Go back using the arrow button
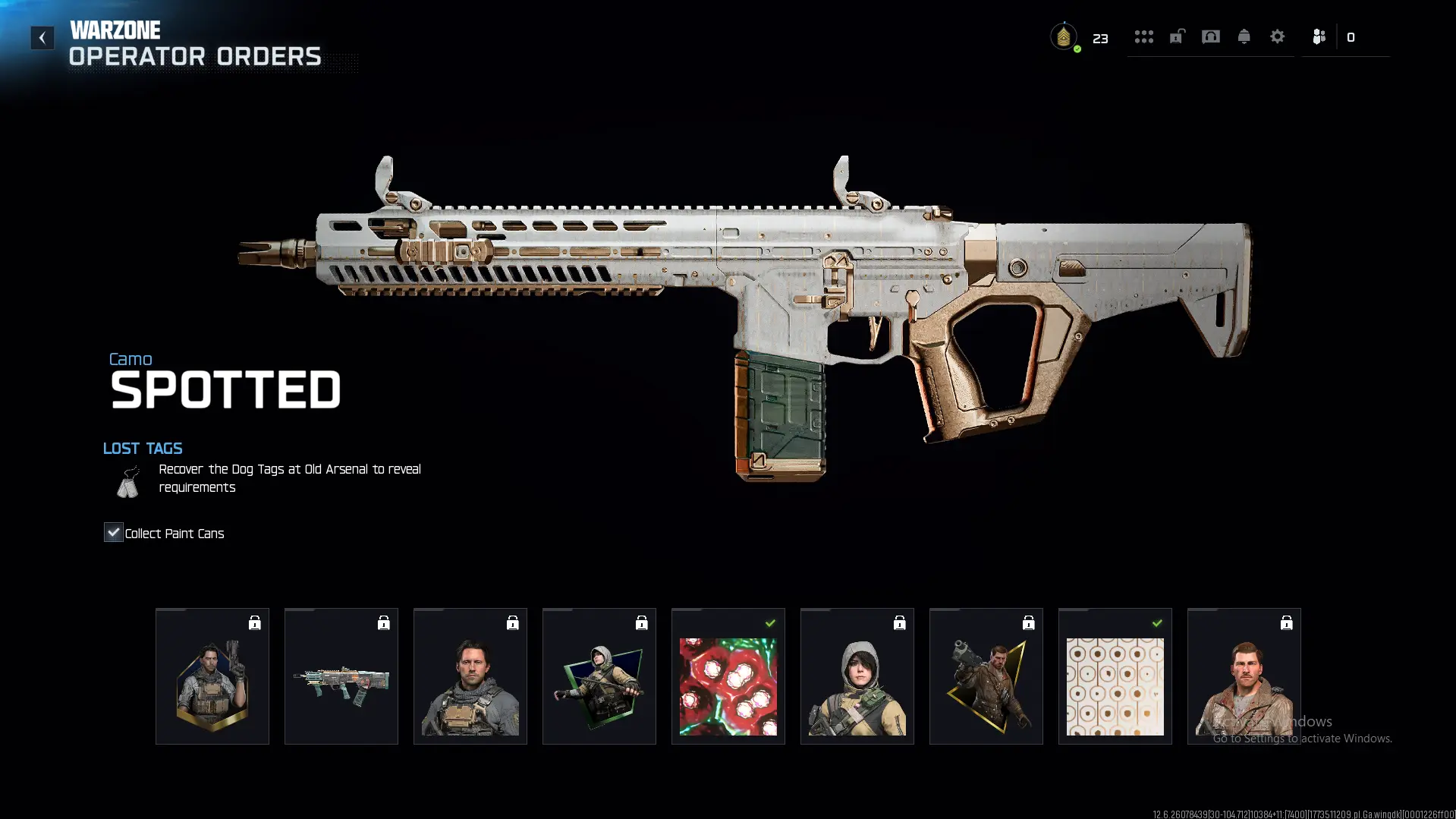 pyautogui.click(x=42, y=37)
